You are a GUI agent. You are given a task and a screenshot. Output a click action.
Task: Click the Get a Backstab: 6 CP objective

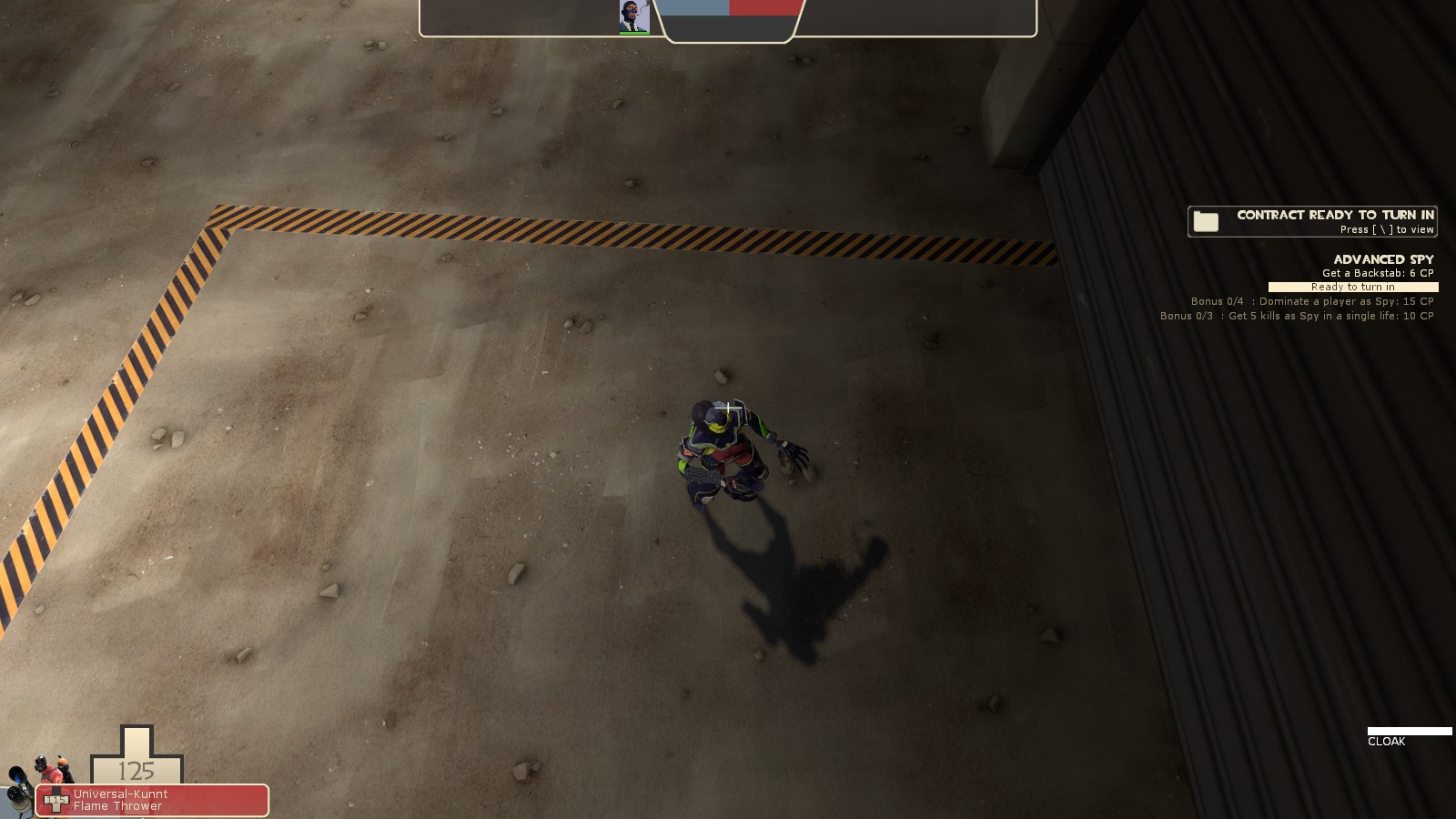pos(1377,272)
